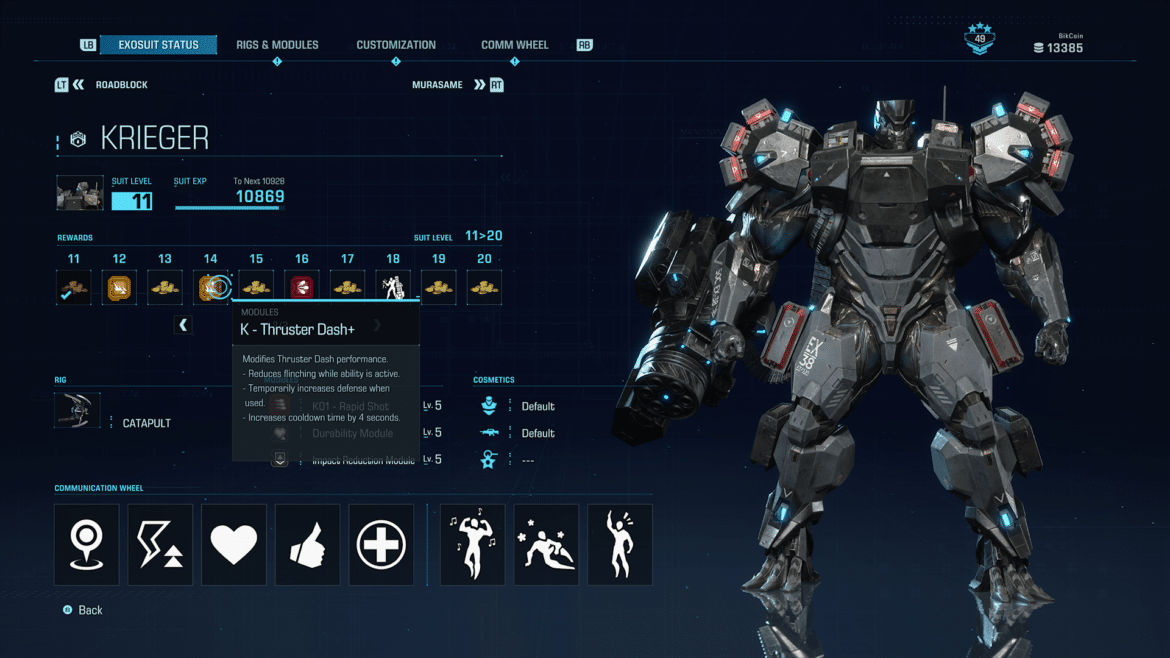
Task: Select the heart communication icon
Action: (234, 545)
